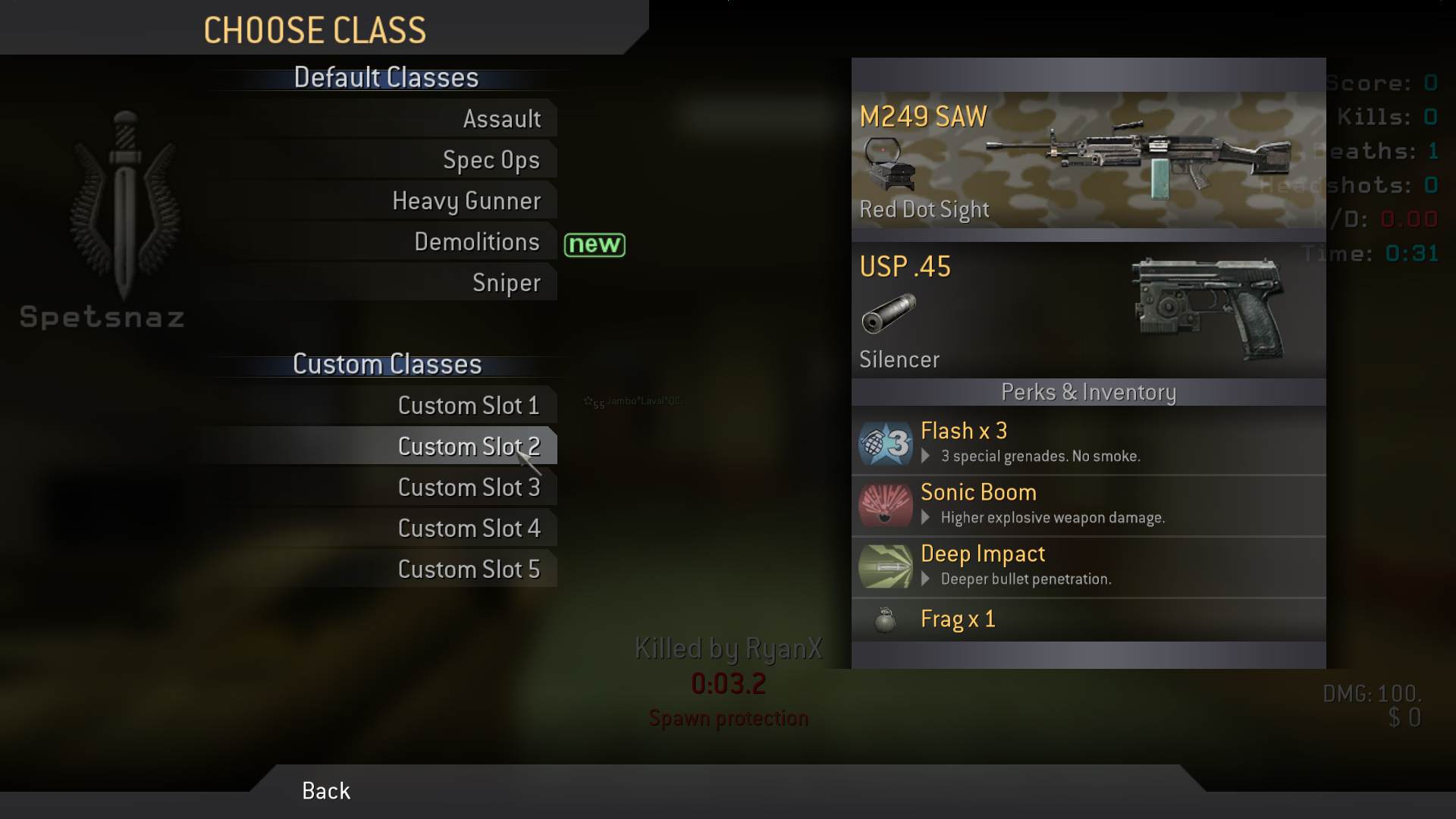Pick Custom Slot 3
Image resolution: width=1456 pixels, height=819 pixels.
(469, 488)
